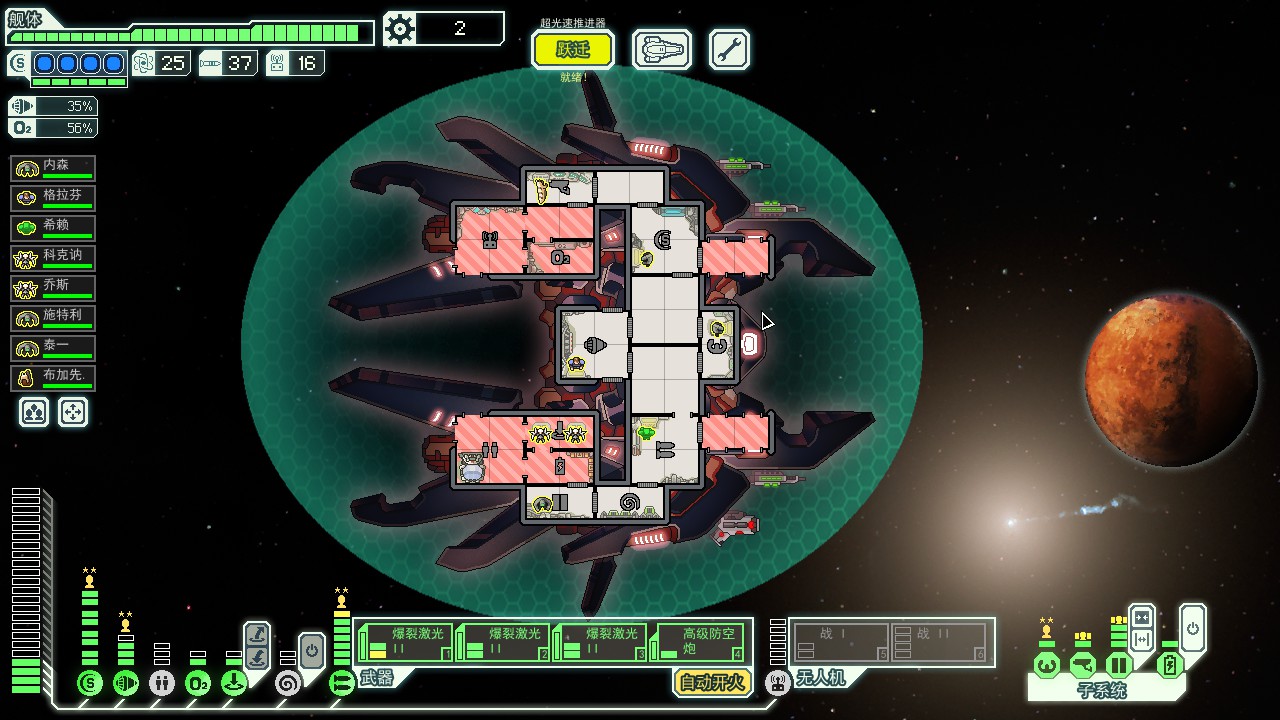Image resolution: width=1280 pixels, height=720 pixels.
Task: Click the medbay system icon
Action: click(x=162, y=683)
